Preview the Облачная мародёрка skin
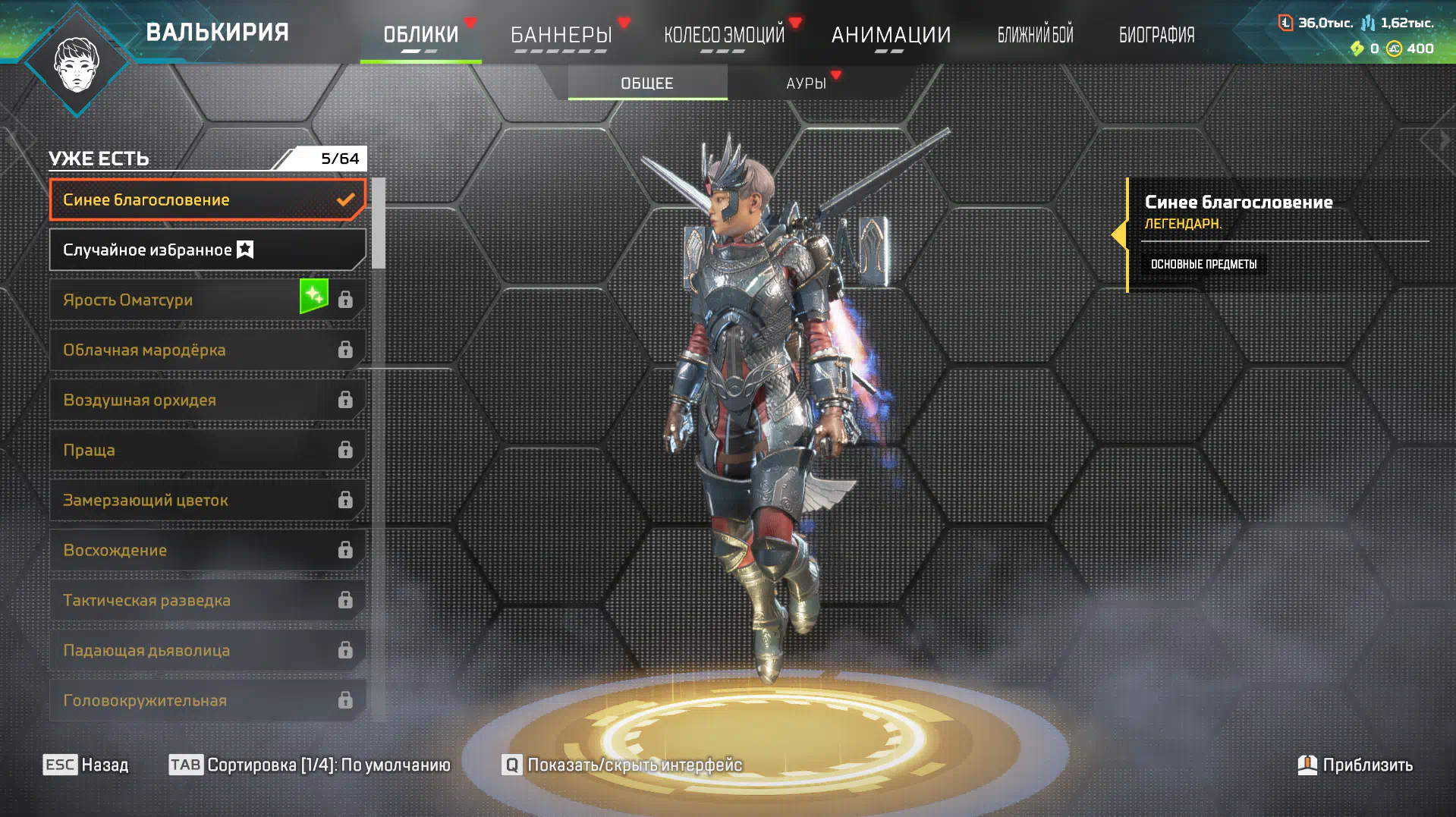Screen dimensions: 1456x817 206,350
